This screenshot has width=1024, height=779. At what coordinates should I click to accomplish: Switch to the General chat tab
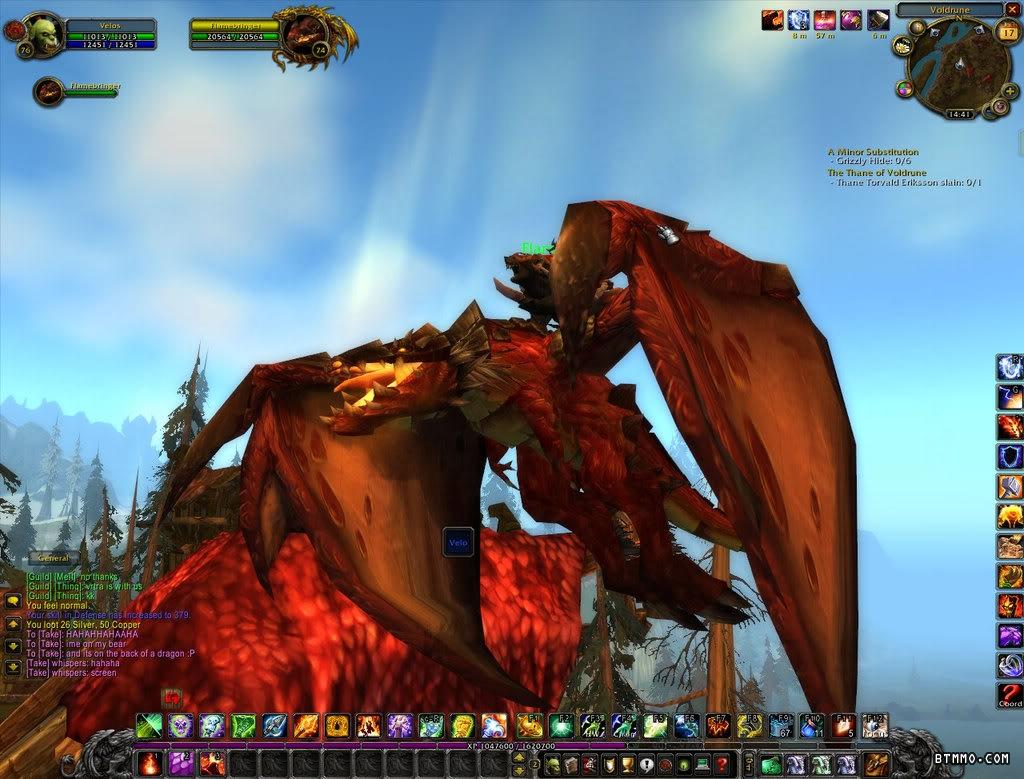click(54, 558)
